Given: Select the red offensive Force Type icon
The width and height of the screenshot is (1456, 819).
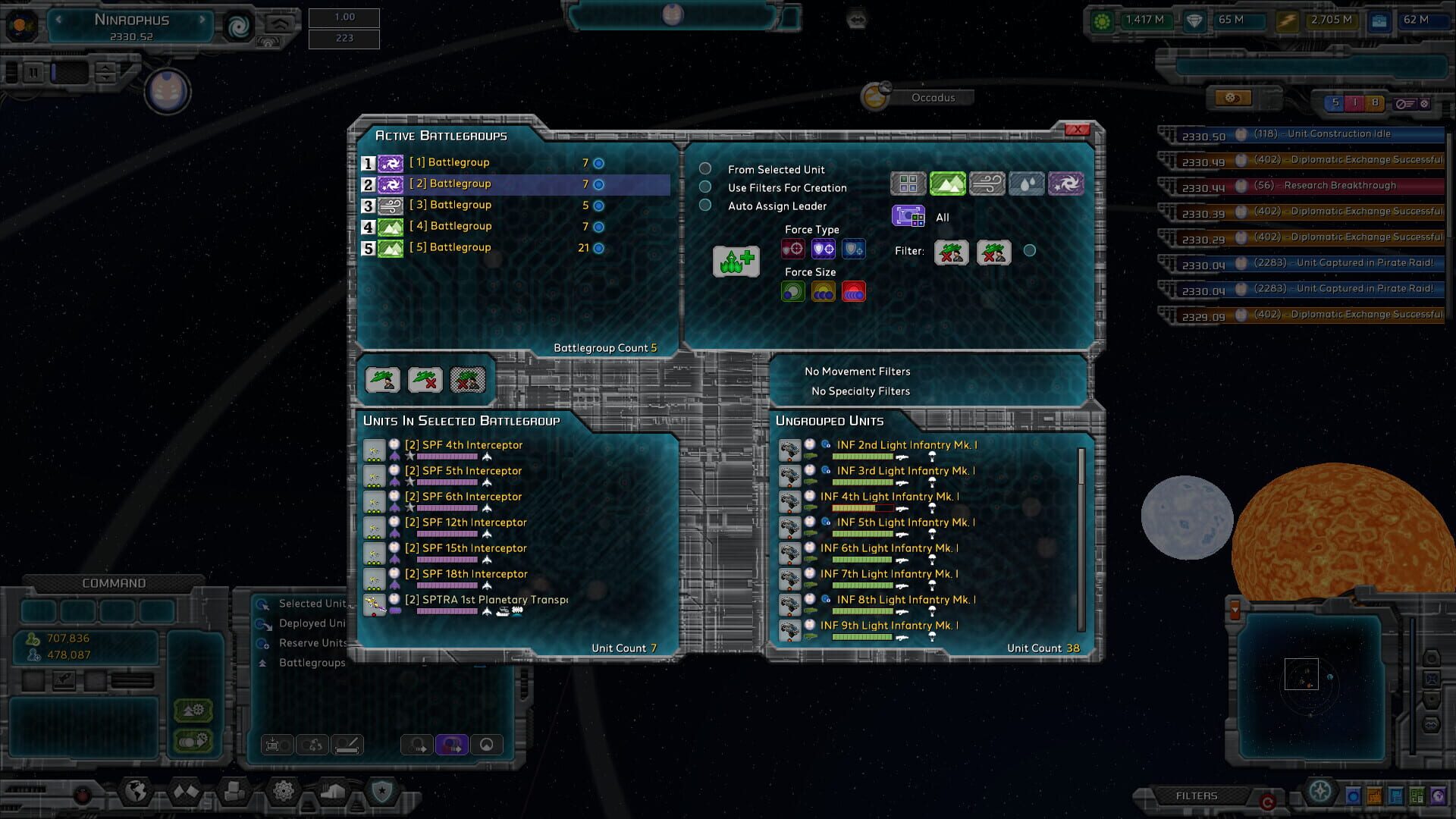Looking at the screenshot, I should pos(792,249).
